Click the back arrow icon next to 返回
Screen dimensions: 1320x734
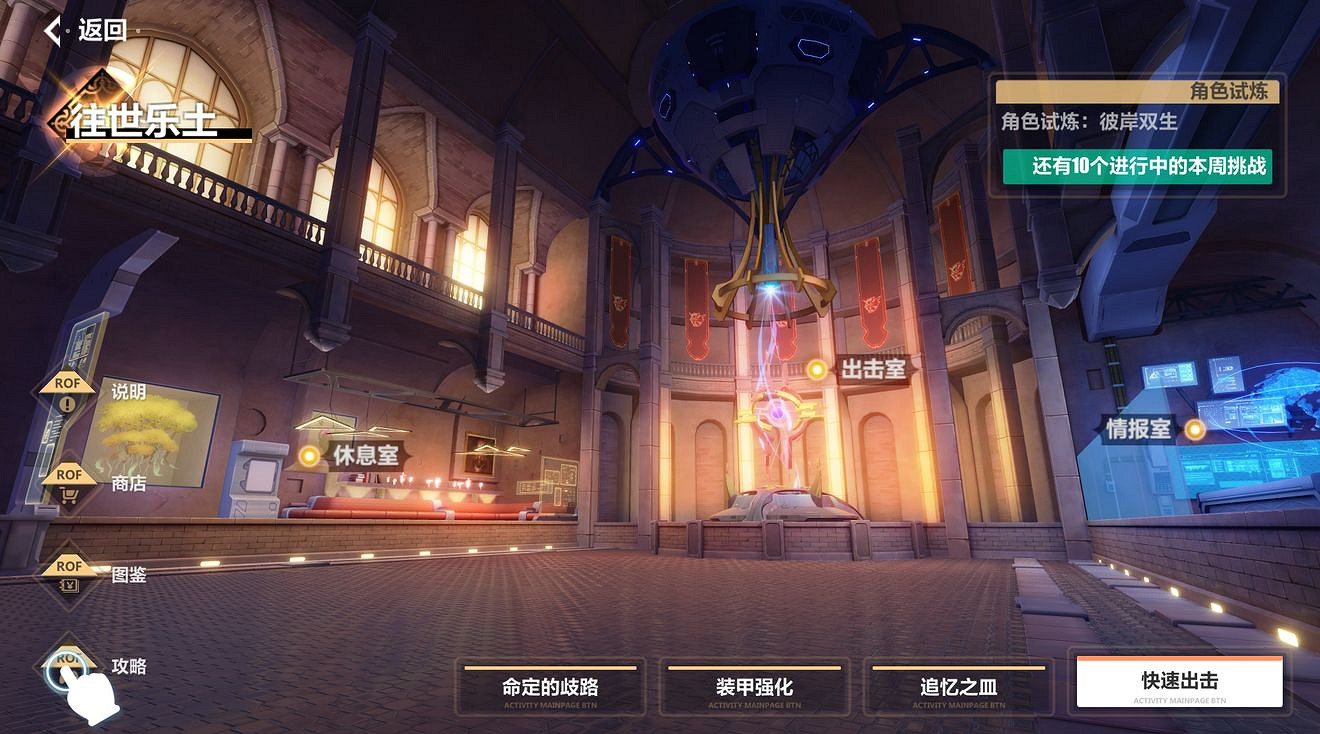click(53, 30)
